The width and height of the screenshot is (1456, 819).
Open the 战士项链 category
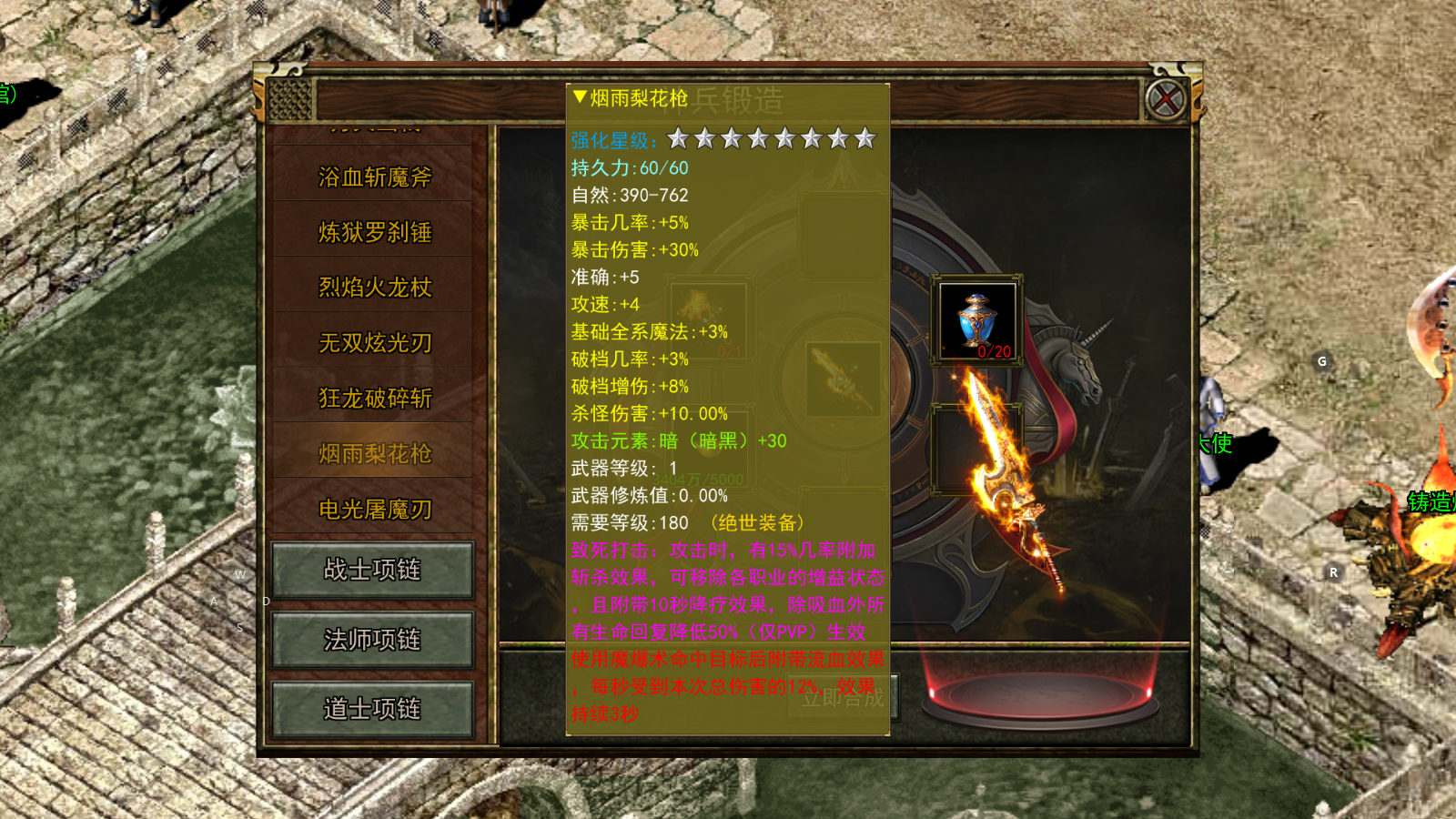tap(372, 571)
